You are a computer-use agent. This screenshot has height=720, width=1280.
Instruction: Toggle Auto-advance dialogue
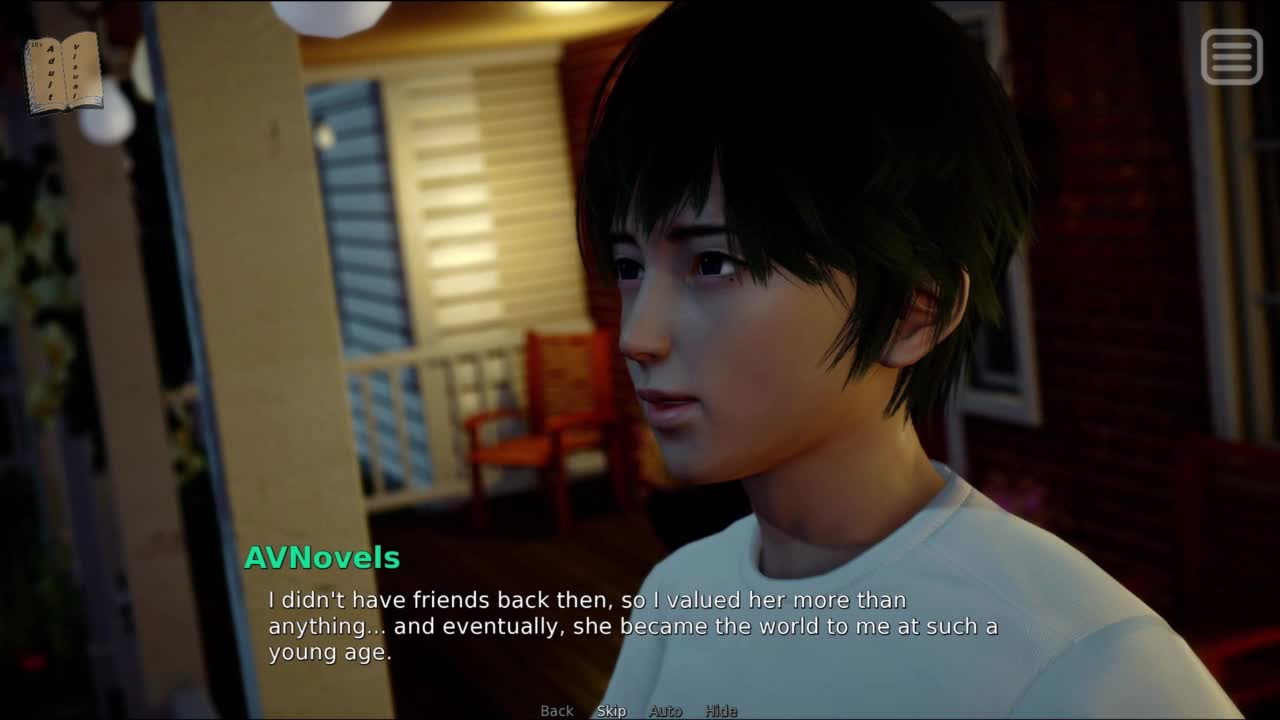665,711
